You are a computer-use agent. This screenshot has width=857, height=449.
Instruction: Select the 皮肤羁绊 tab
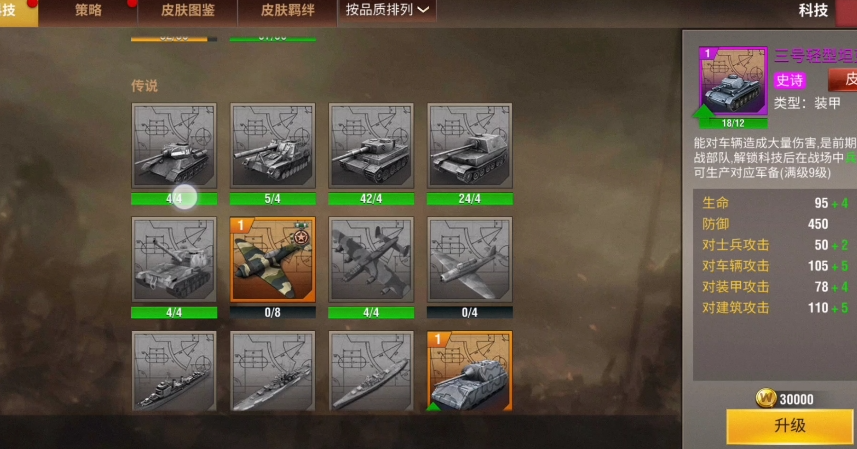pos(288,11)
